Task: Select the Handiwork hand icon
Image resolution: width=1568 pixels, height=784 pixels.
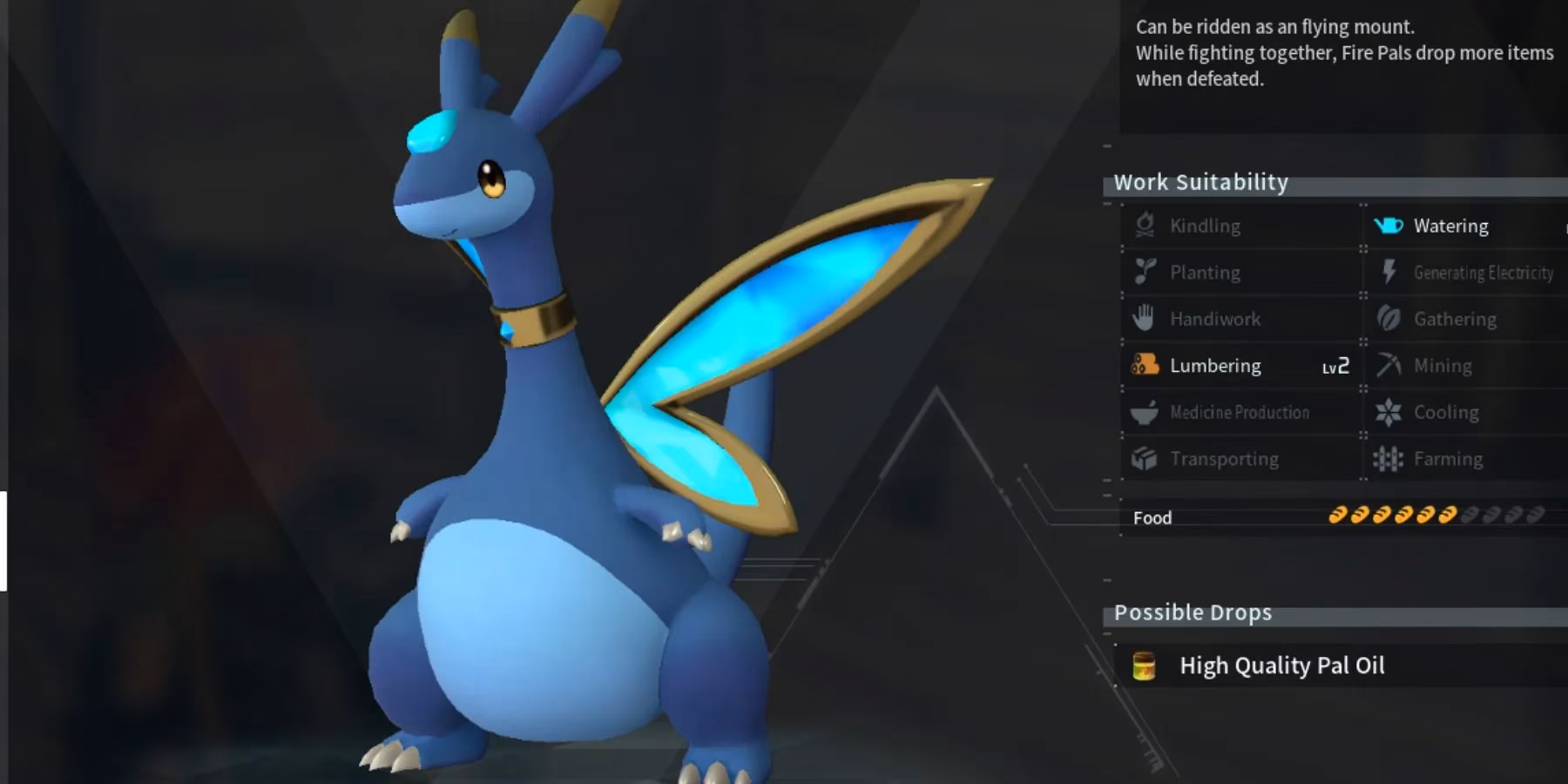Action: coord(1147,319)
